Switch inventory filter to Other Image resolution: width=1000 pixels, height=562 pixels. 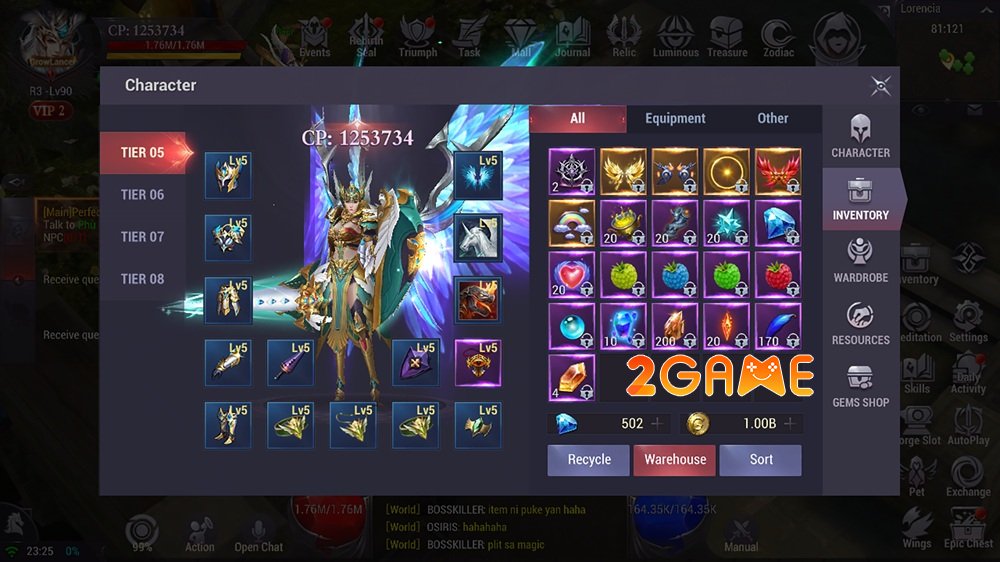[x=772, y=118]
